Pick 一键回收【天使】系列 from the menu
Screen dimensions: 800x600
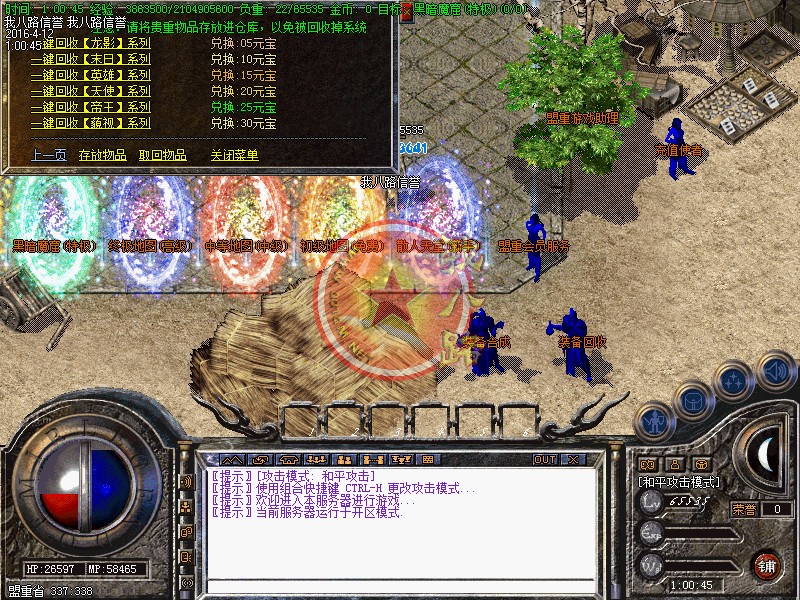90,91
